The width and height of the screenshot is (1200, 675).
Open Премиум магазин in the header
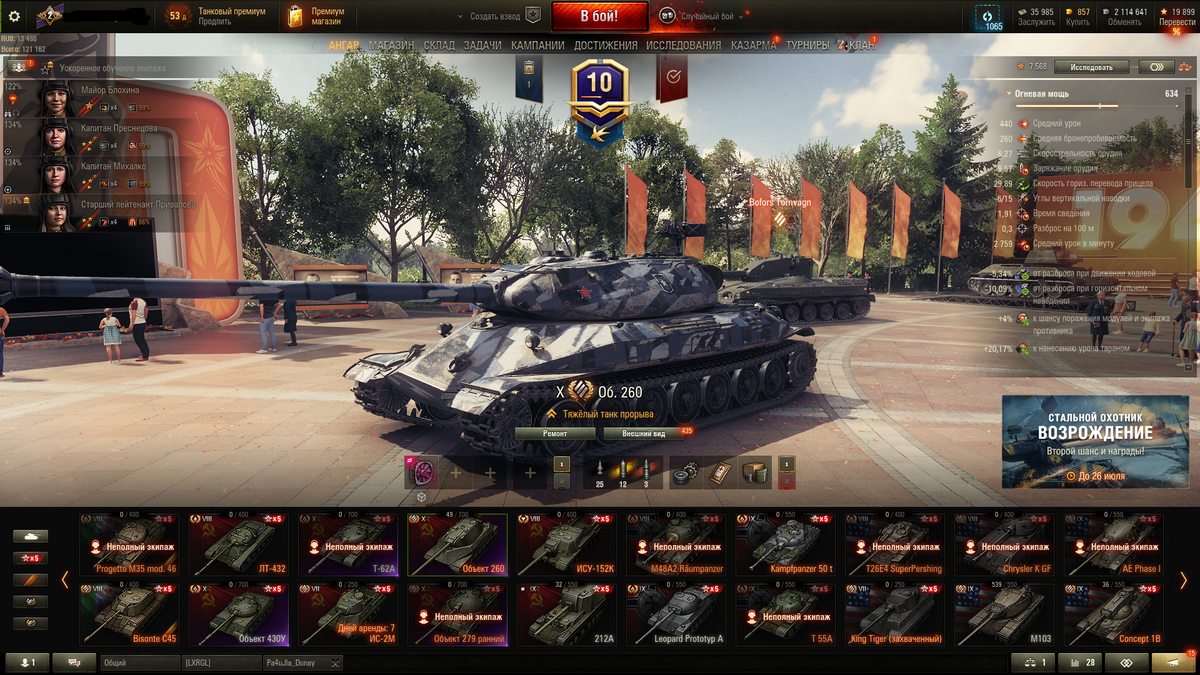point(317,16)
